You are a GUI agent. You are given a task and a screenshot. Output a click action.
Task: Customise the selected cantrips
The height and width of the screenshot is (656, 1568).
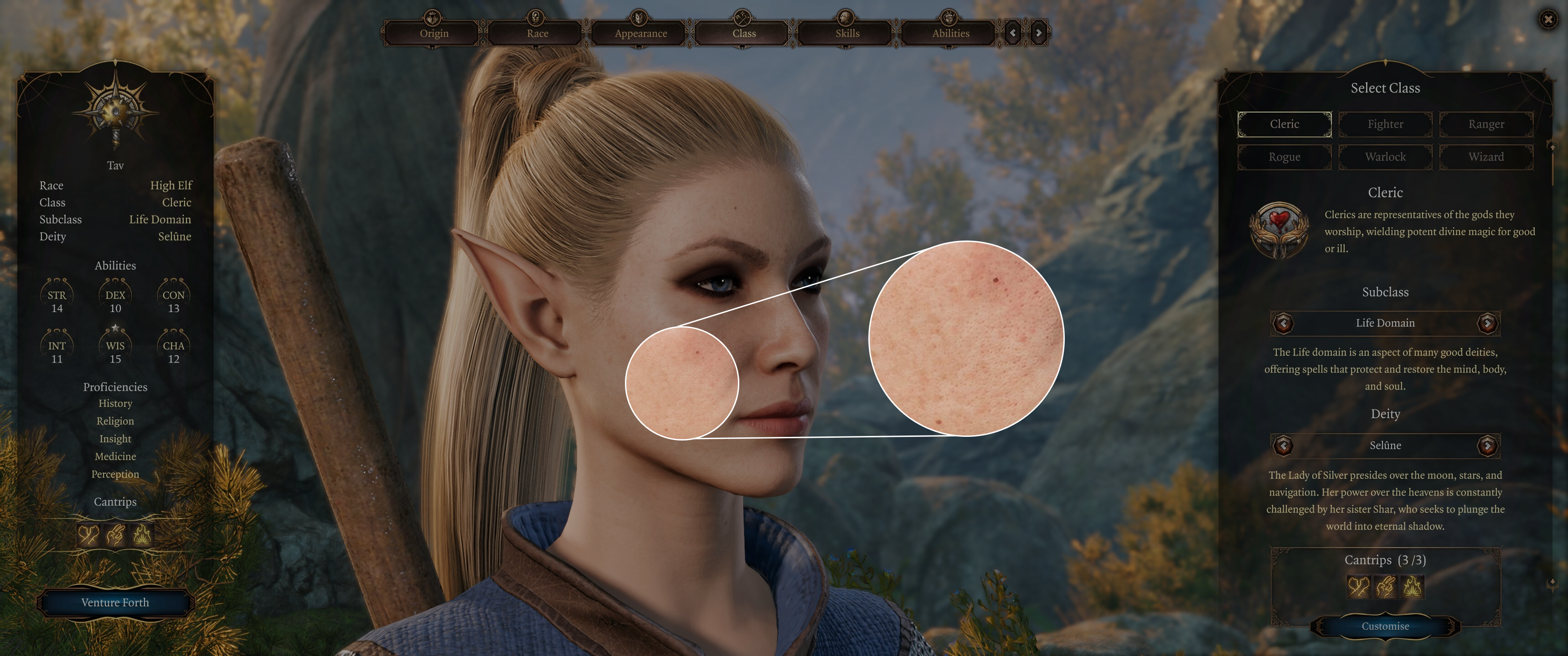click(1385, 626)
